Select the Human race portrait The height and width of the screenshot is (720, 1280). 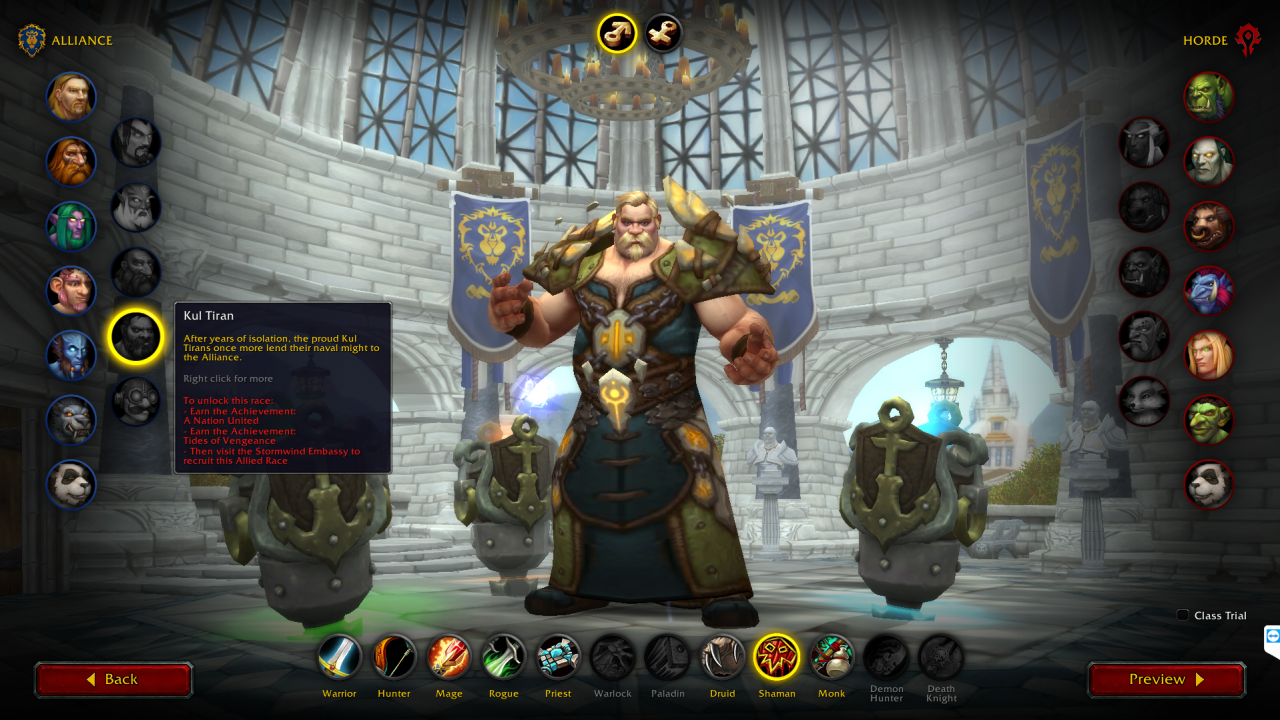pyautogui.click(x=71, y=97)
